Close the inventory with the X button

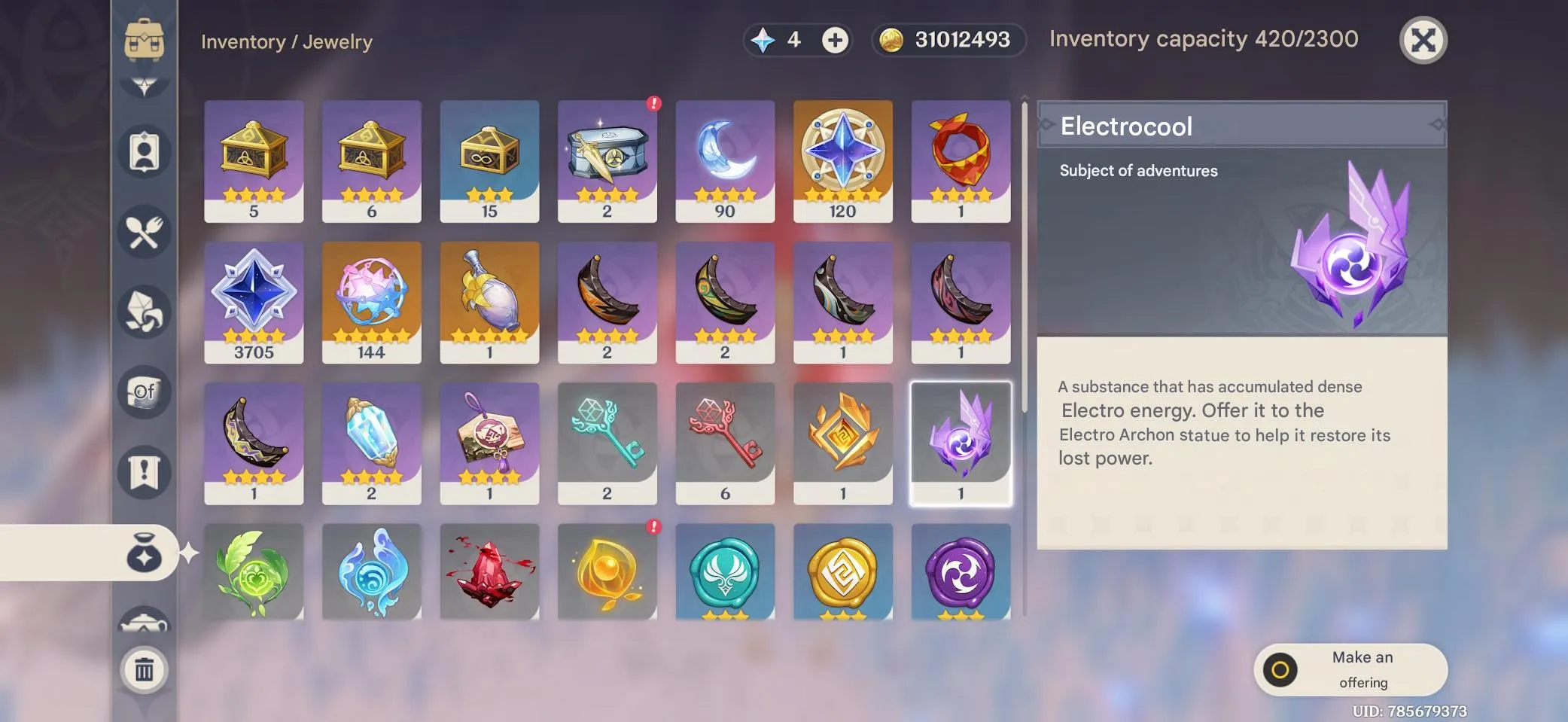(1423, 41)
